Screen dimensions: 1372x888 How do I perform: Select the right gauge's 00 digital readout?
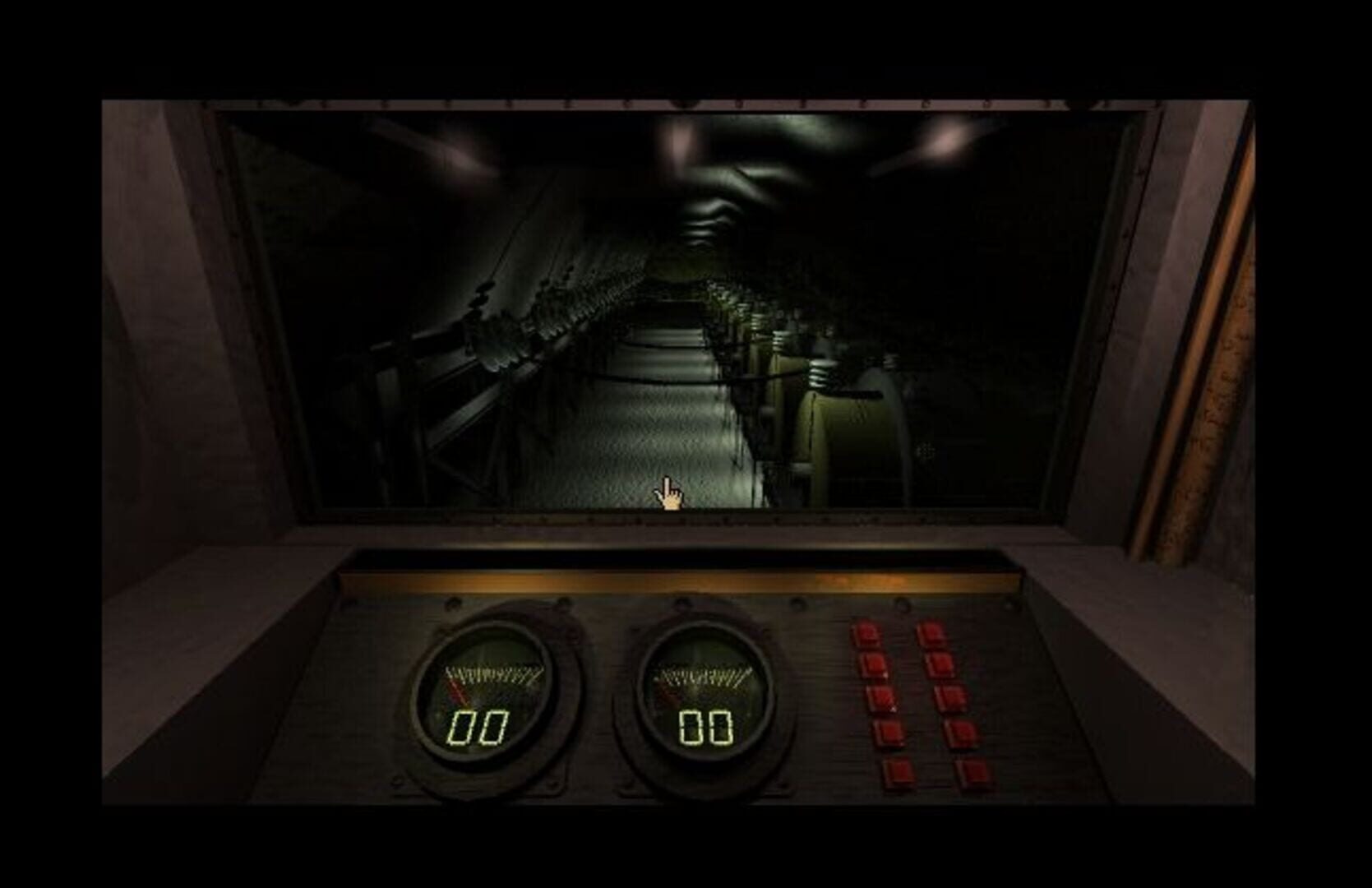coord(707,728)
